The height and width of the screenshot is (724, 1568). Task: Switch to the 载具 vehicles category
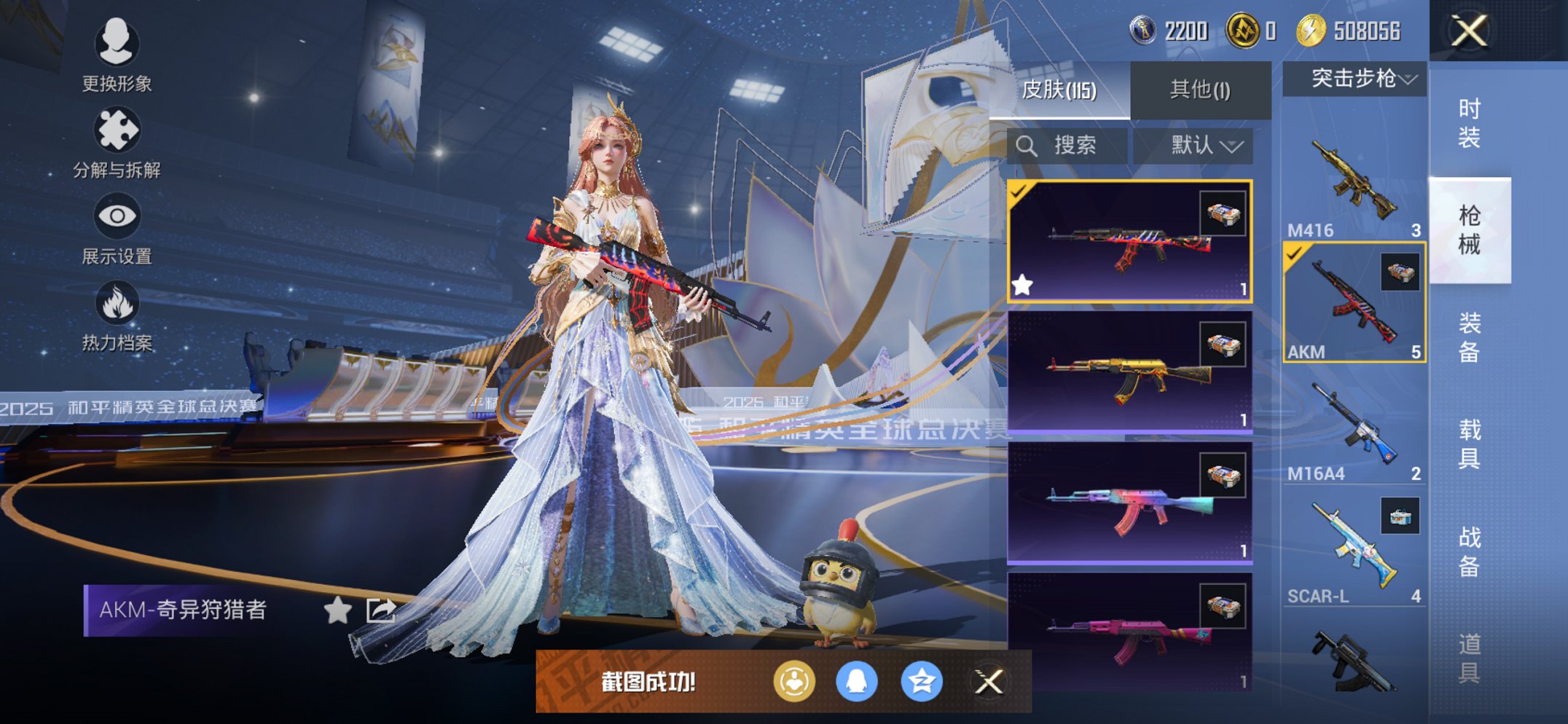pos(1469,444)
